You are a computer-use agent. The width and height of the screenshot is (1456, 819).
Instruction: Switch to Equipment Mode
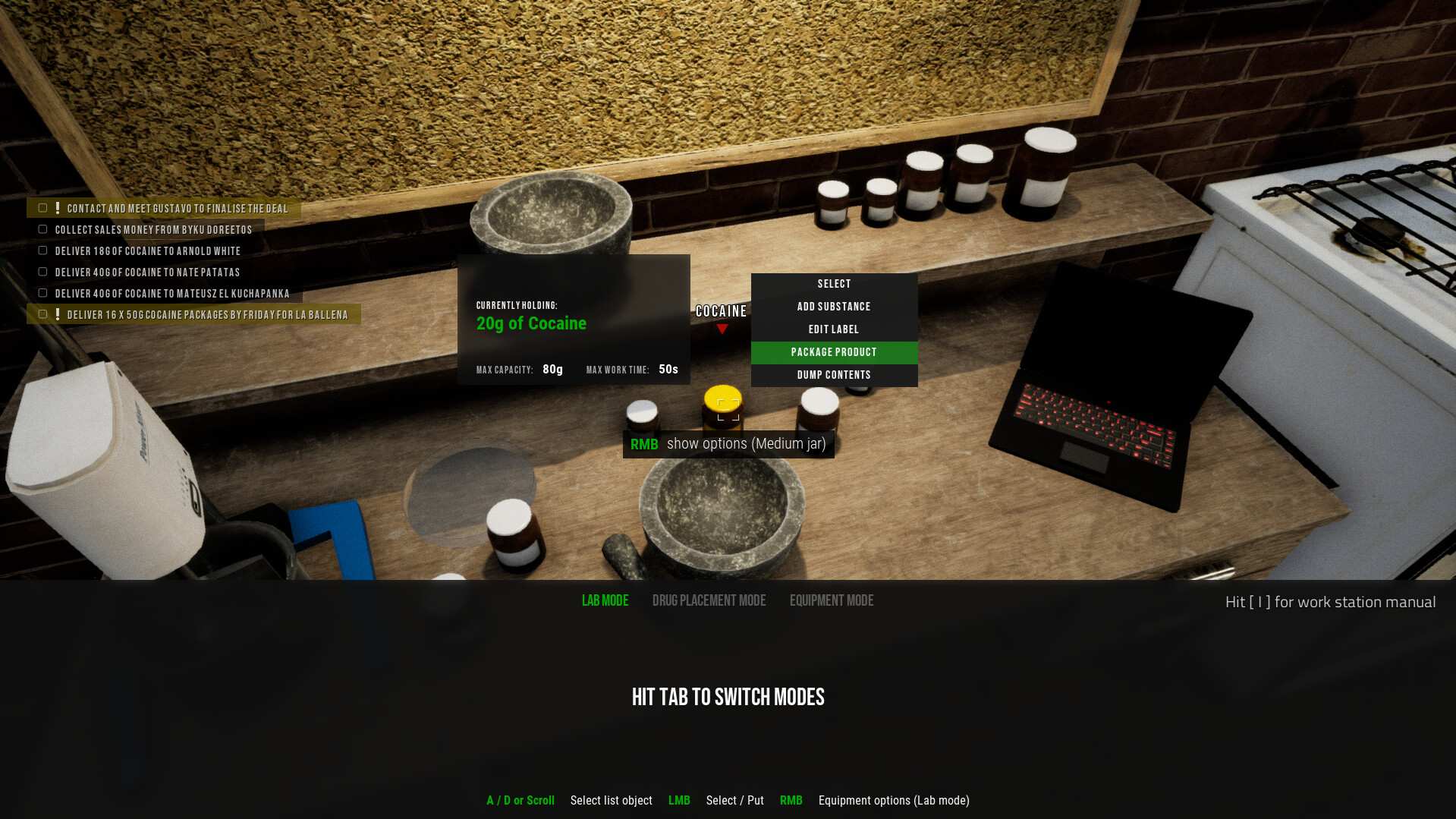point(831,600)
